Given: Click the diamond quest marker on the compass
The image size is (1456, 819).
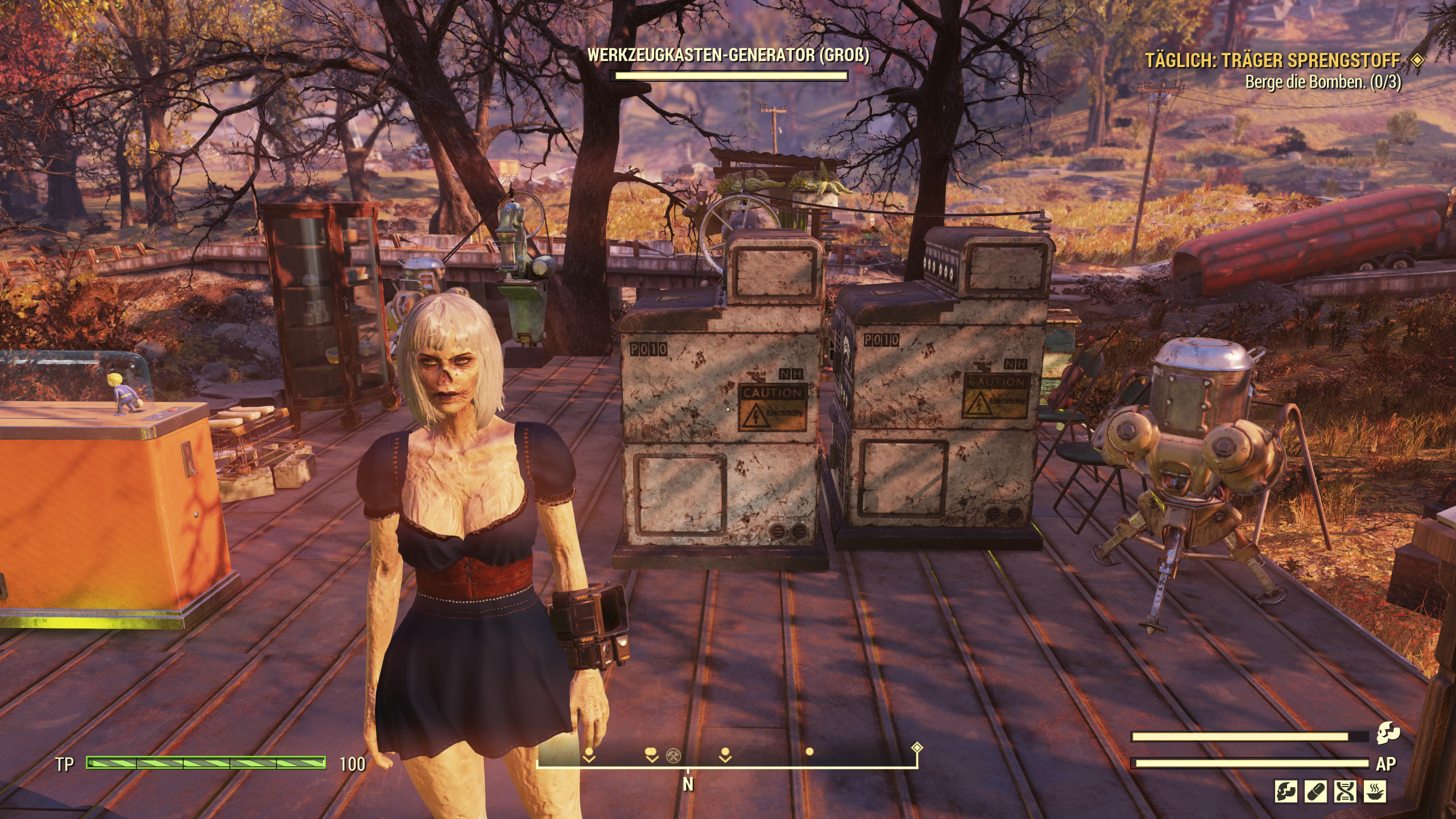Looking at the screenshot, I should [916, 747].
